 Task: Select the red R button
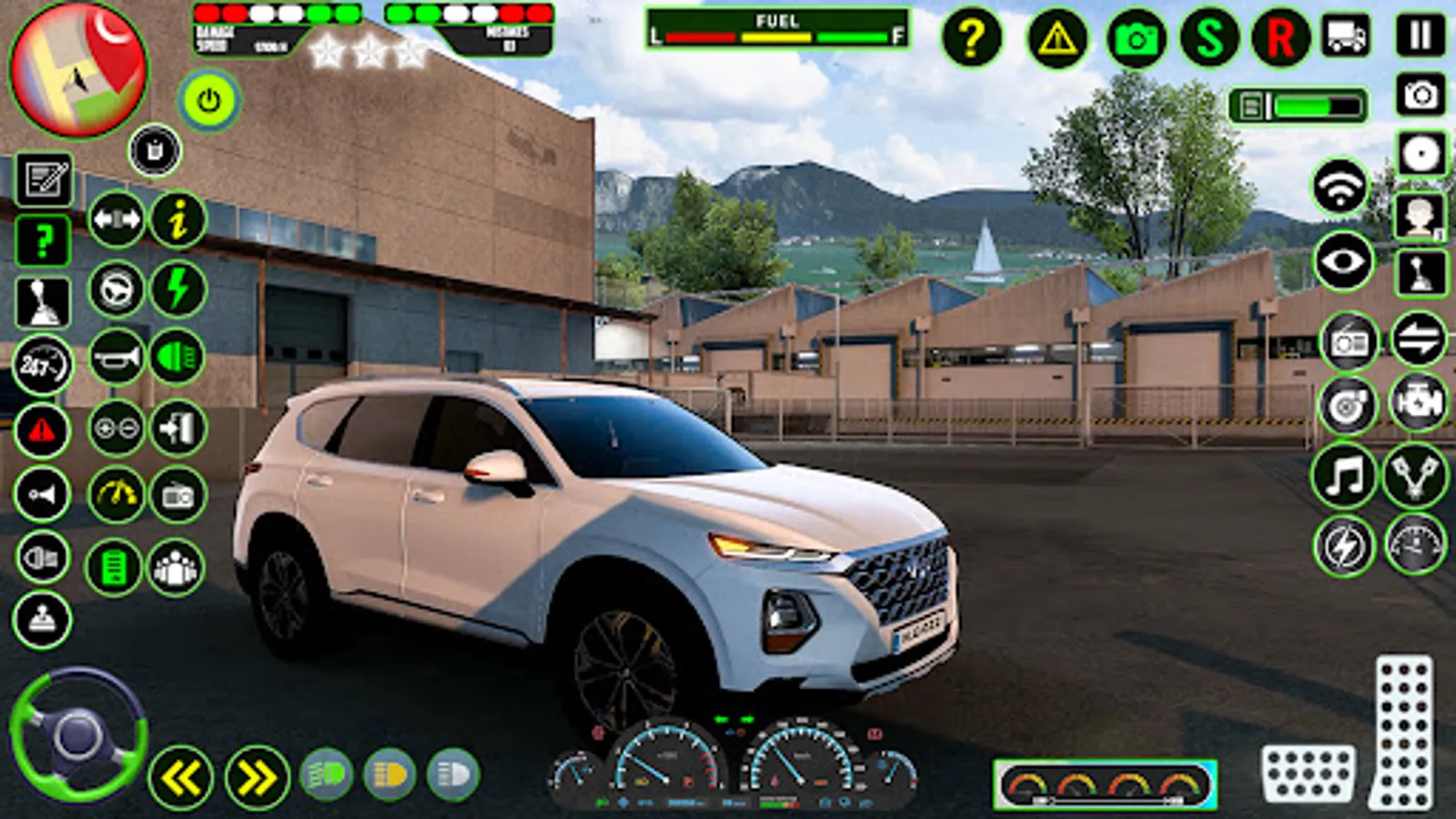point(1280,38)
